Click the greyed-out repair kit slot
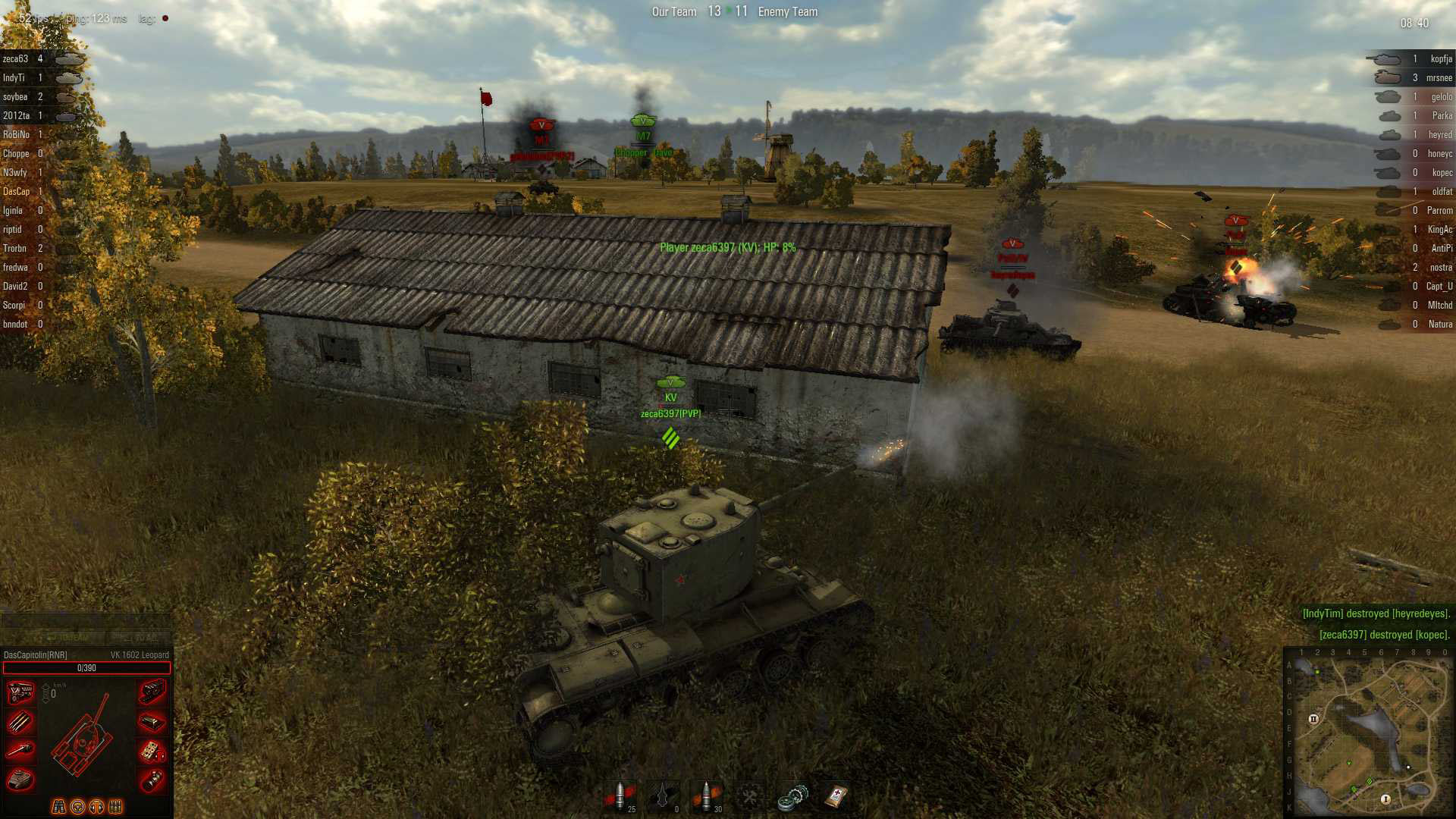This screenshot has height=819, width=1456. (750, 796)
